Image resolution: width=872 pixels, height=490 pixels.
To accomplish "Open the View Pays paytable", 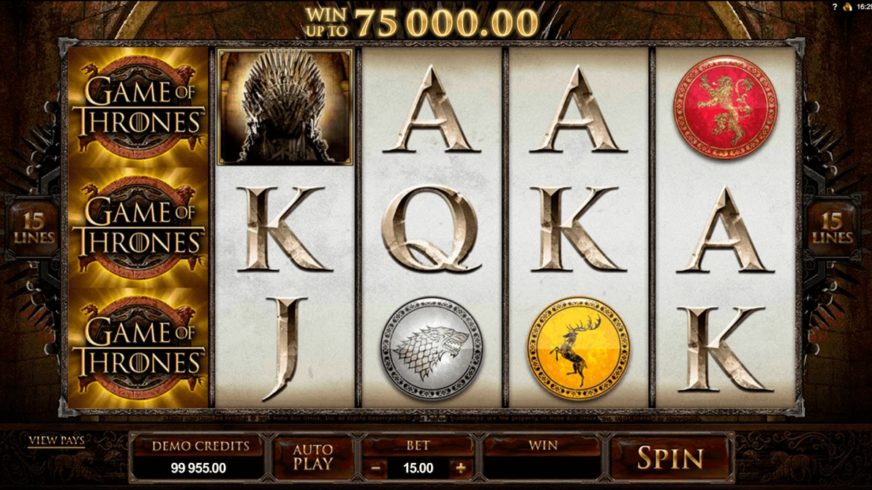I will (x=56, y=441).
